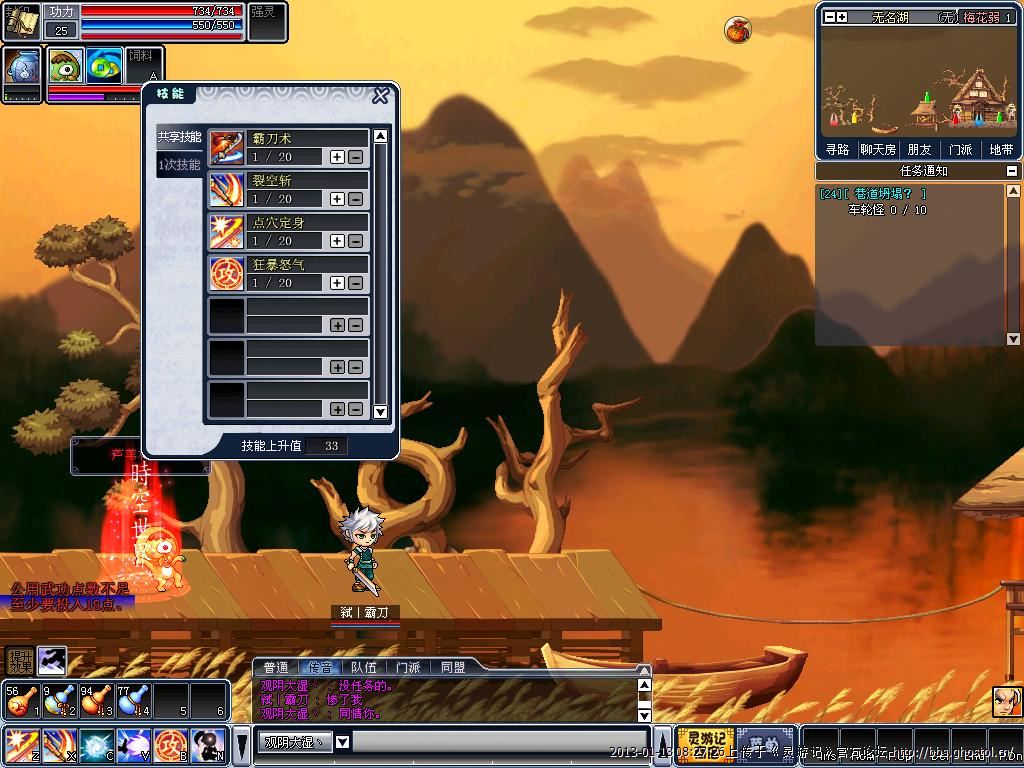Increase 裂空斩 skill level with plus
Viewport: 1024px width, 768px height.
coord(337,199)
